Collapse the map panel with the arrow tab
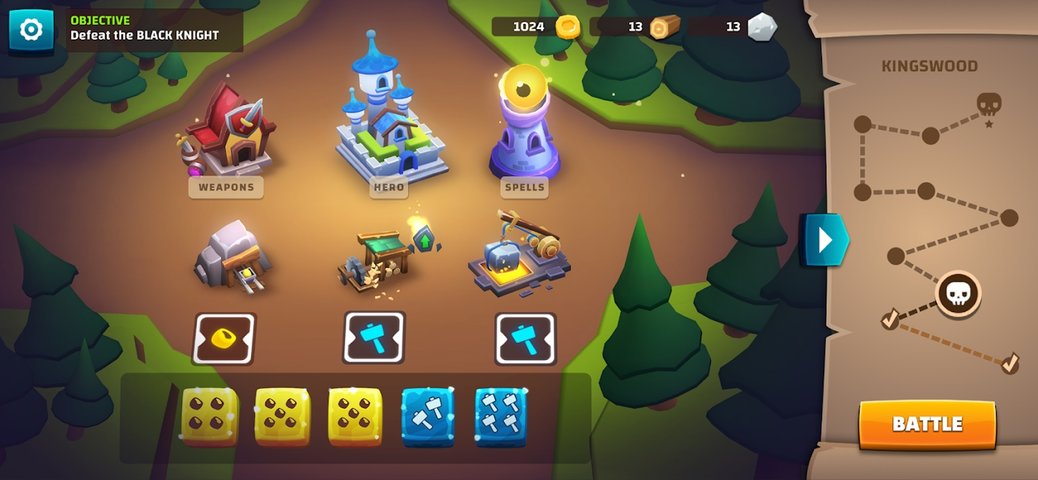This screenshot has height=480, width=1038. pos(824,240)
